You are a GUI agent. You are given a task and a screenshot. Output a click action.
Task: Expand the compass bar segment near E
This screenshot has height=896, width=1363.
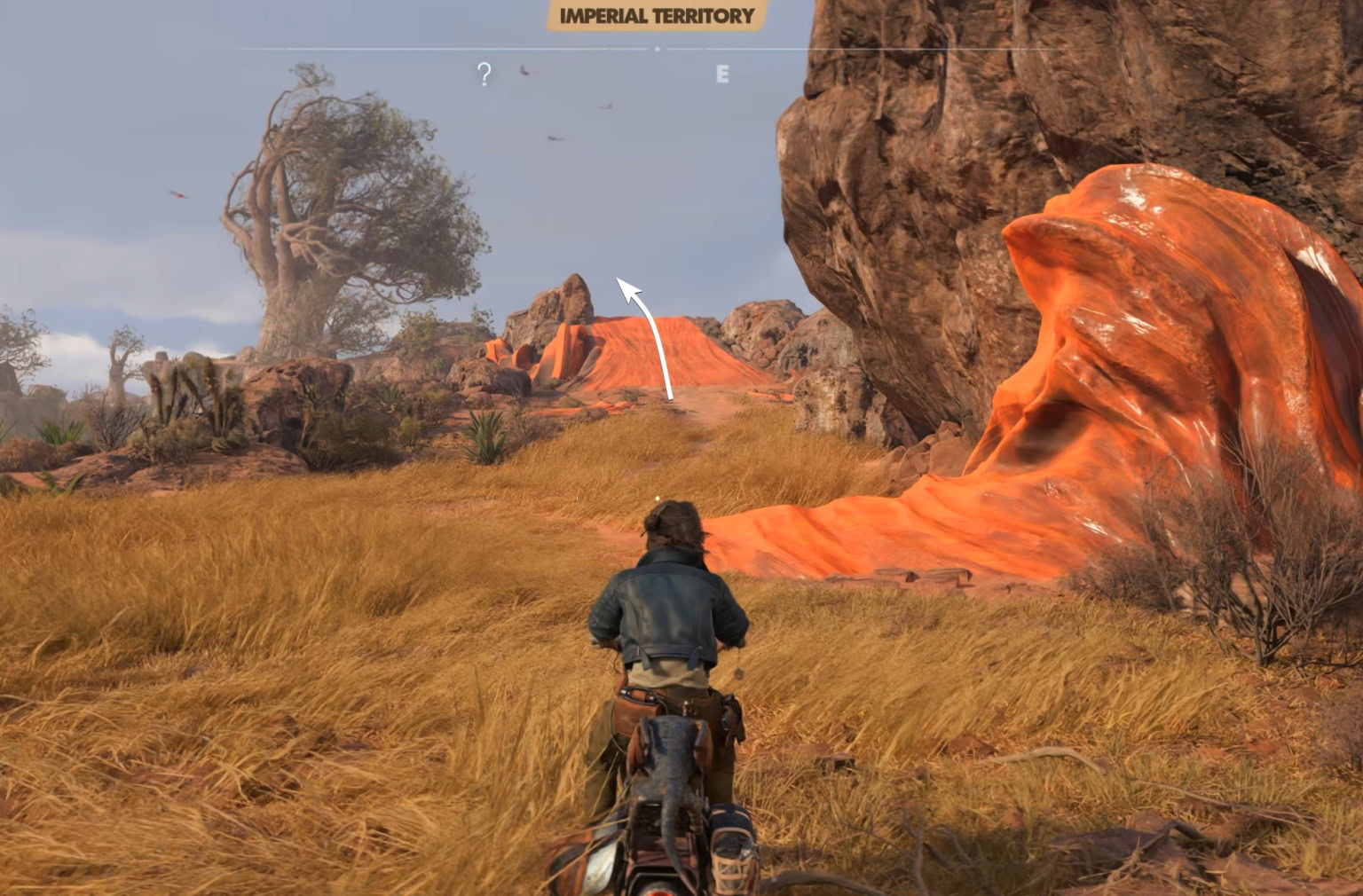(721, 48)
